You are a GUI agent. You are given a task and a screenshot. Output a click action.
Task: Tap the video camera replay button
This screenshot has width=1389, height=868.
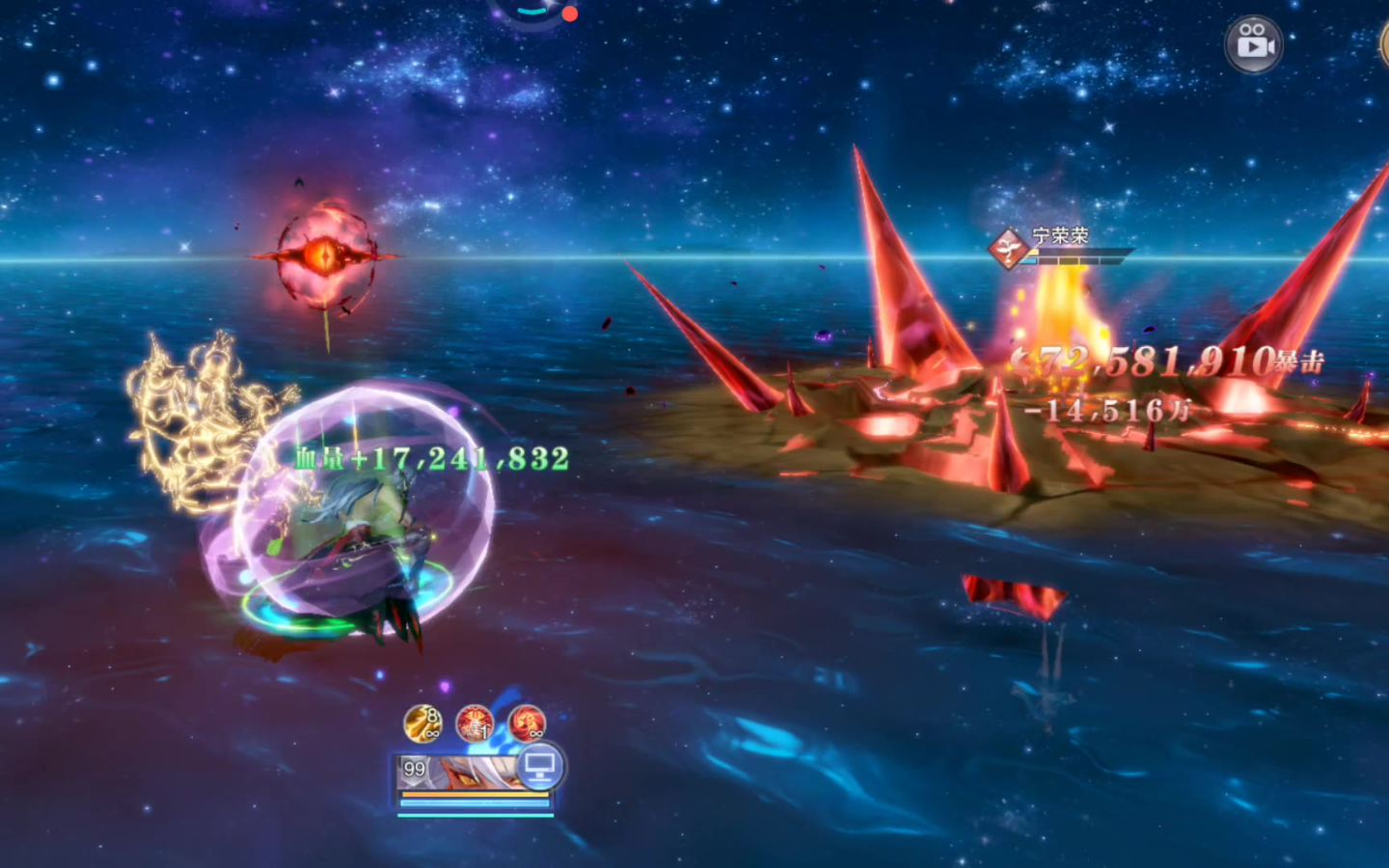[1253, 43]
